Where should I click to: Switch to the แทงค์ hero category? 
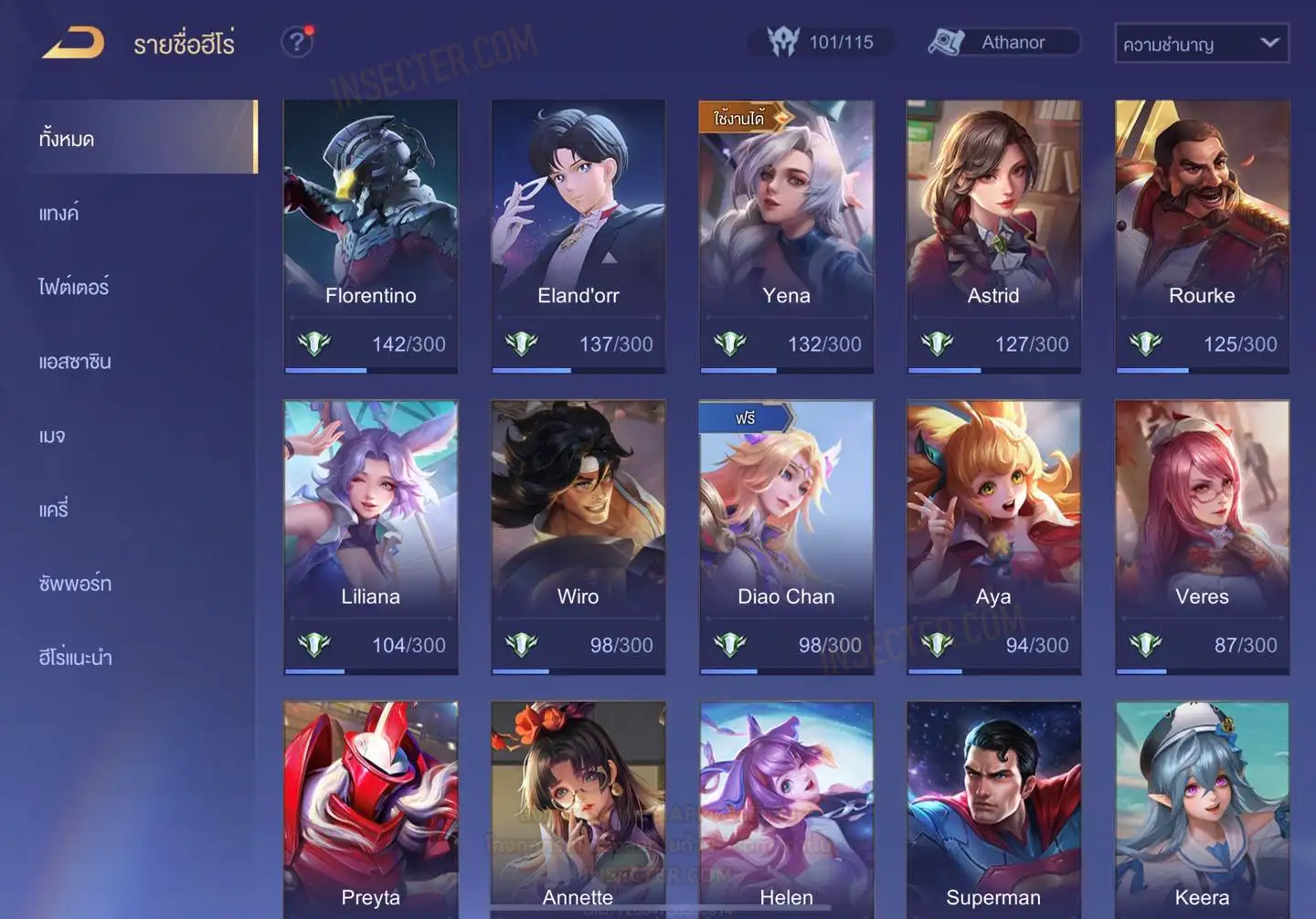tap(59, 214)
